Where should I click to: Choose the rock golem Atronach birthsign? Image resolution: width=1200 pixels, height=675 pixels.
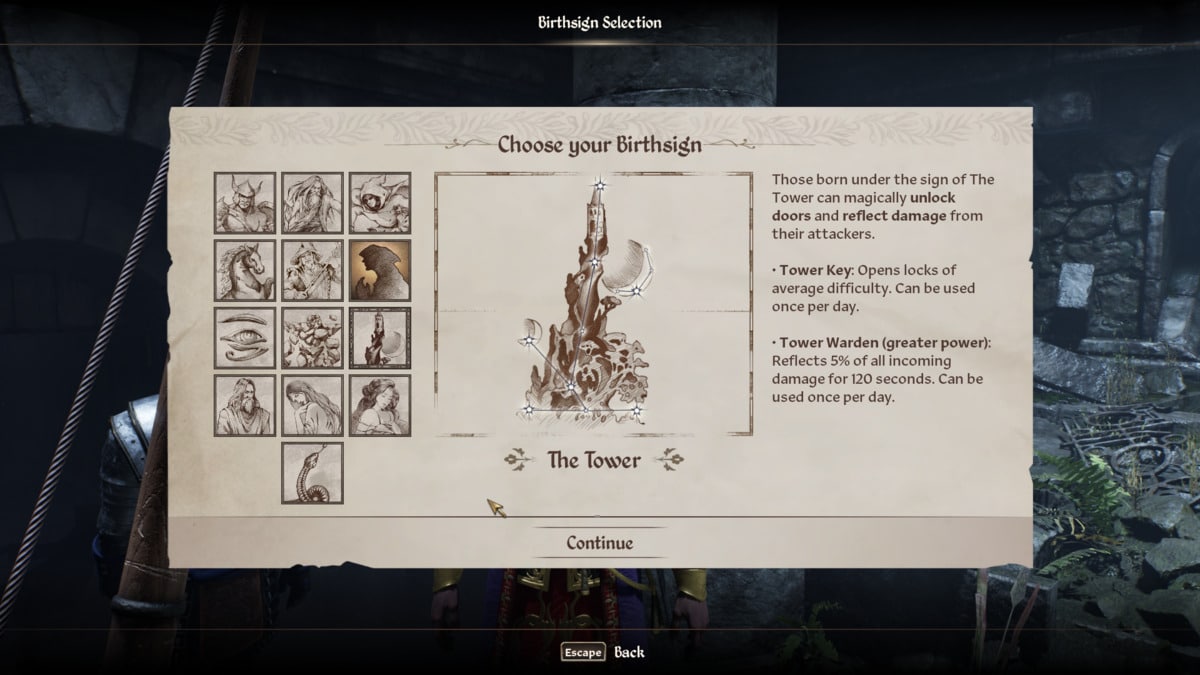point(312,338)
